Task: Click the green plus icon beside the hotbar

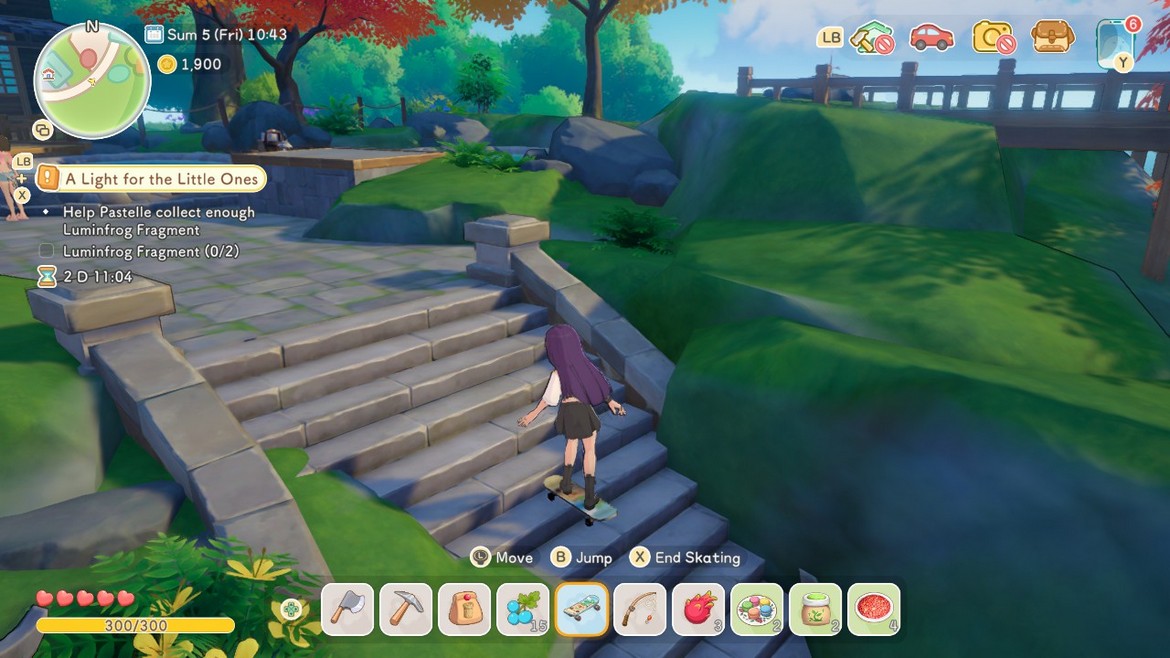Action: click(291, 609)
